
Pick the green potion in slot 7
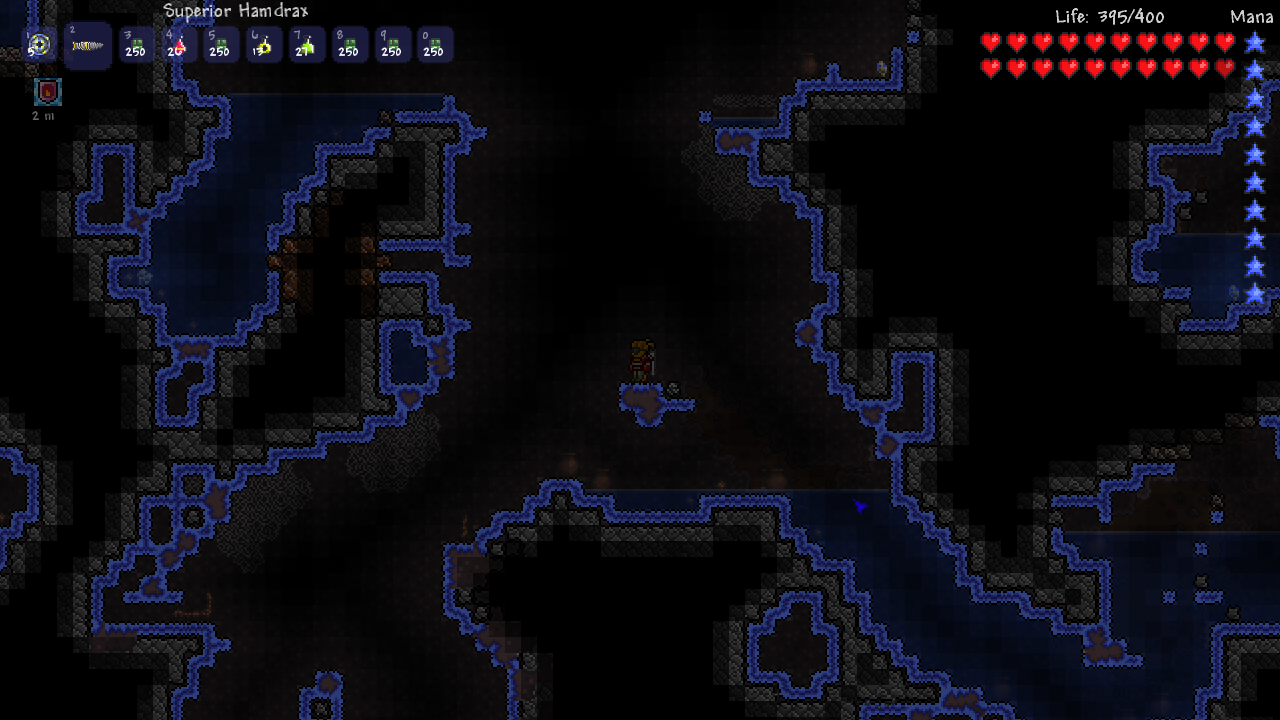point(306,46)
